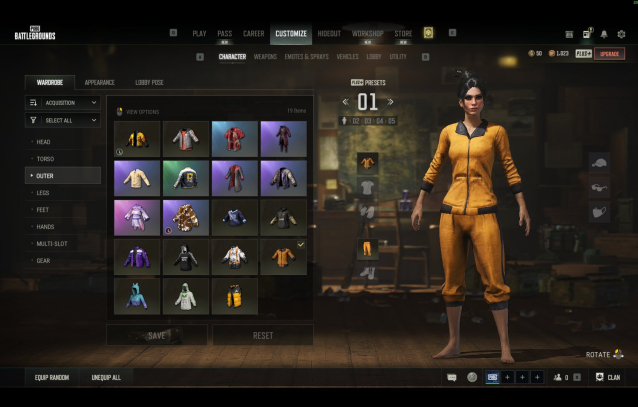
Task: Open the Emotes & Sprays tab
Action: pos(308,57)
